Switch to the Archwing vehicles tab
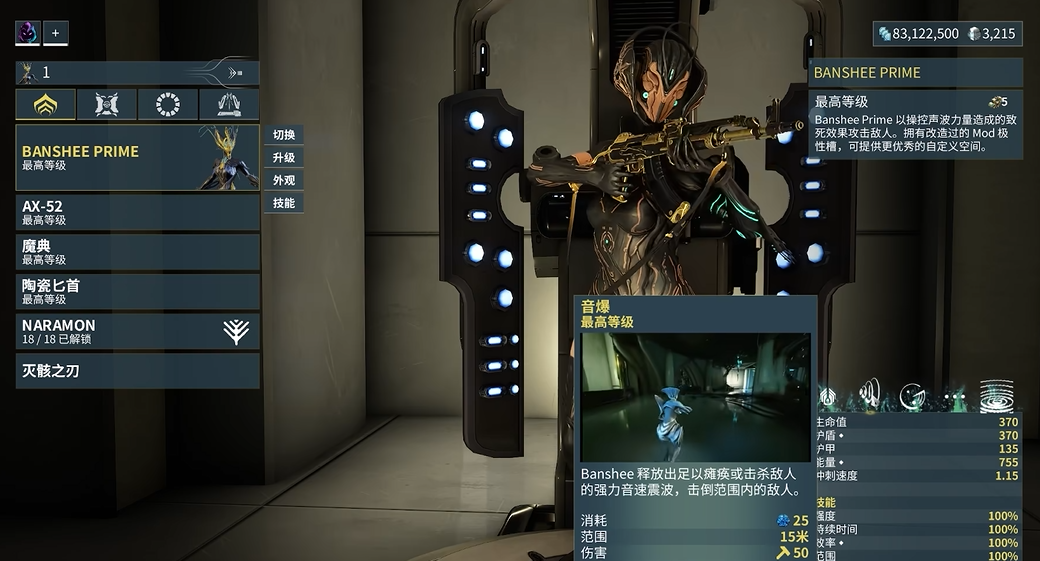 pos(229,104)
